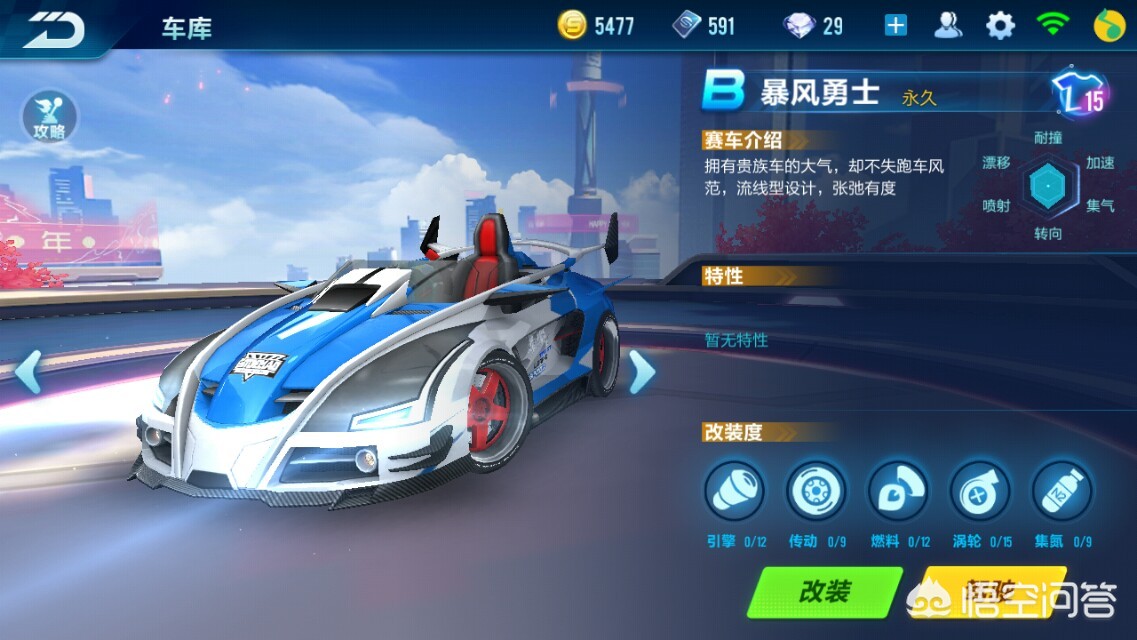The image size is (1137, 640).
Task: Tap the yellow round avatar icon
Action: point(1106,26)
